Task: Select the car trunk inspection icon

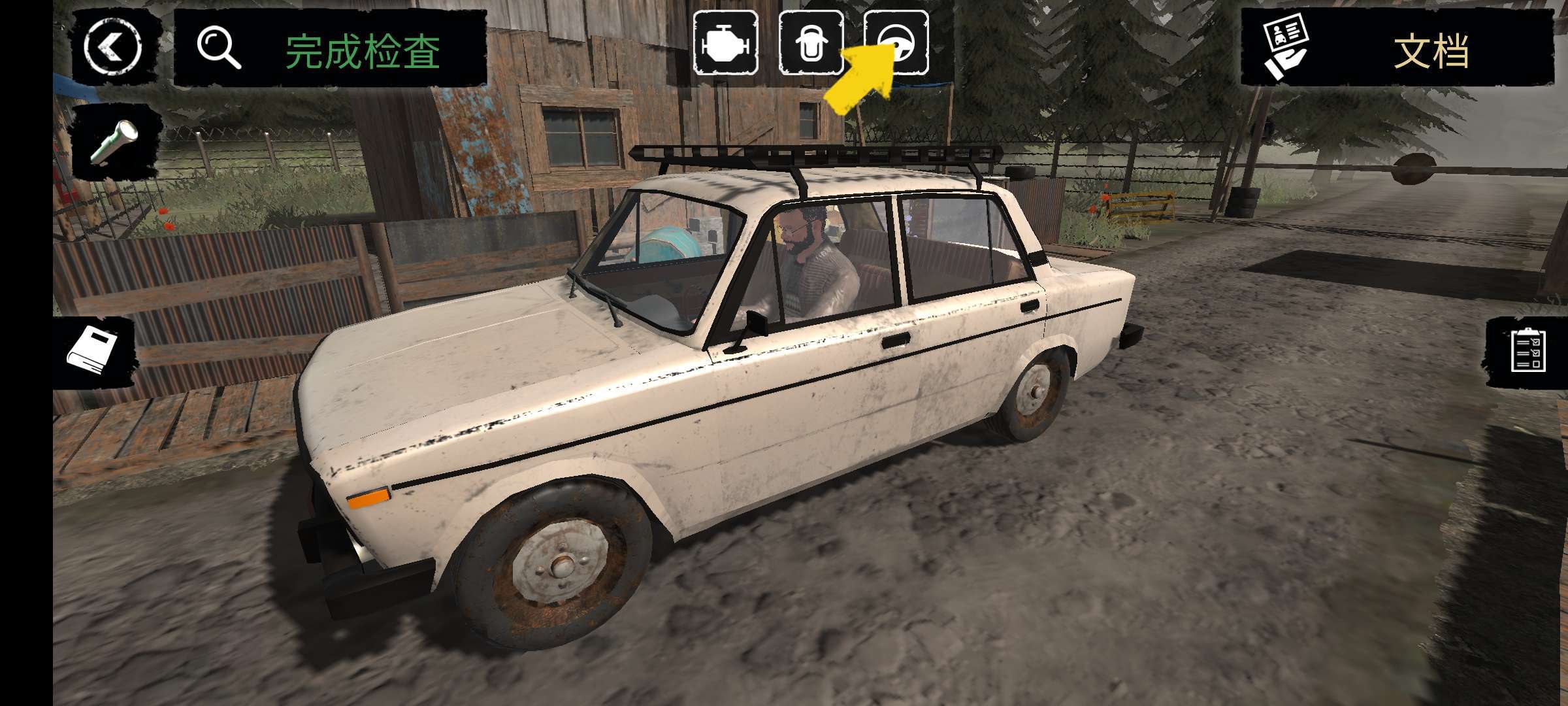Action: [811, 43]
